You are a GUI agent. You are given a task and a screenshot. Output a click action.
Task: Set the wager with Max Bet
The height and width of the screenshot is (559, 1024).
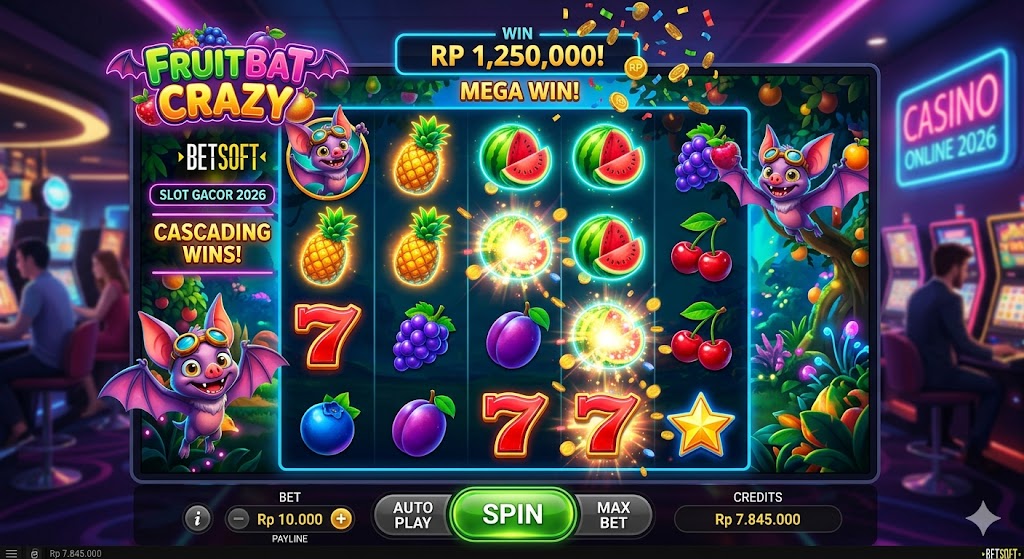point(613,515)
